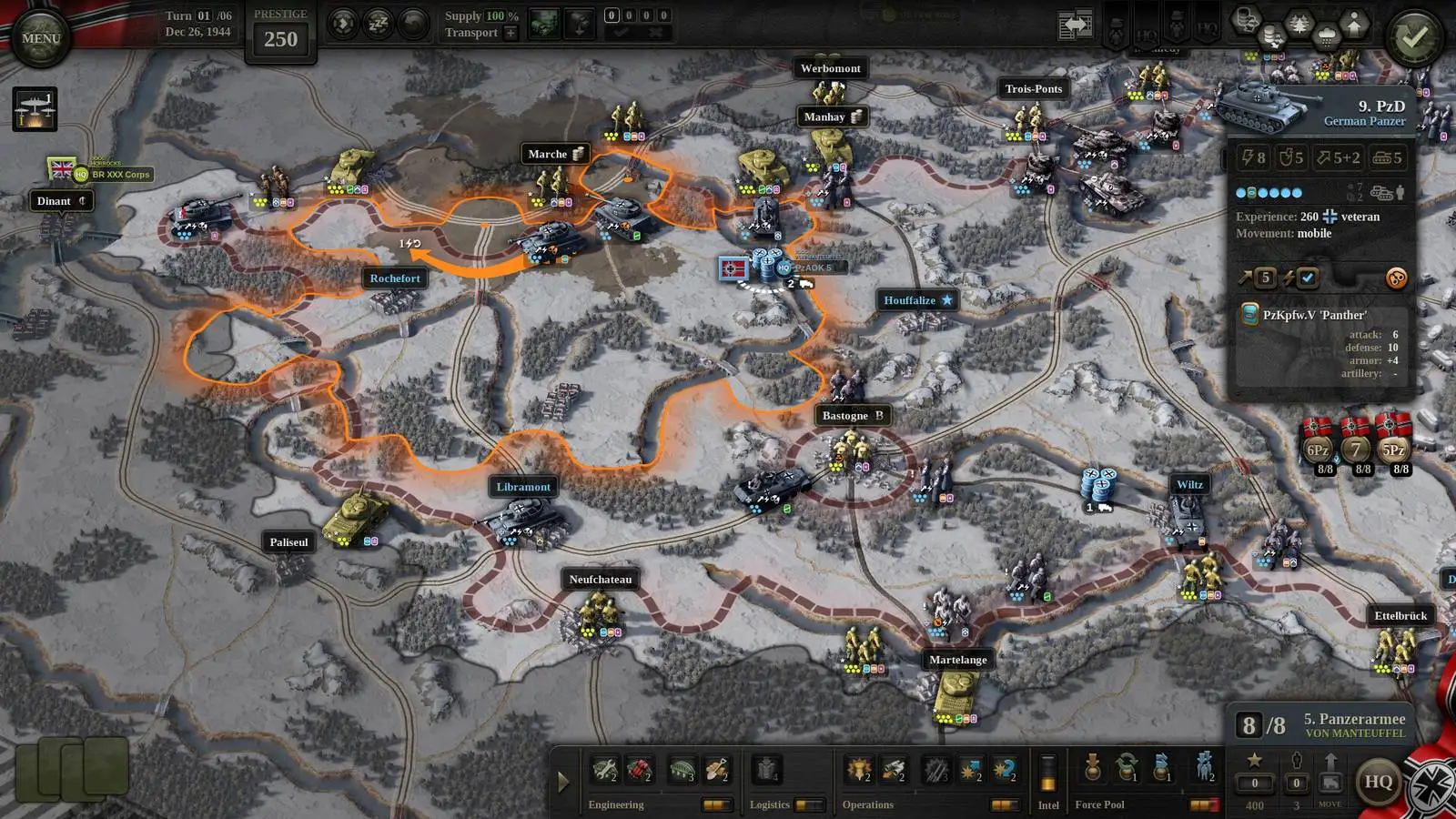Click the Zzz sleep-all-units icon
1456x819 pixels.
[x=378, y=23]
